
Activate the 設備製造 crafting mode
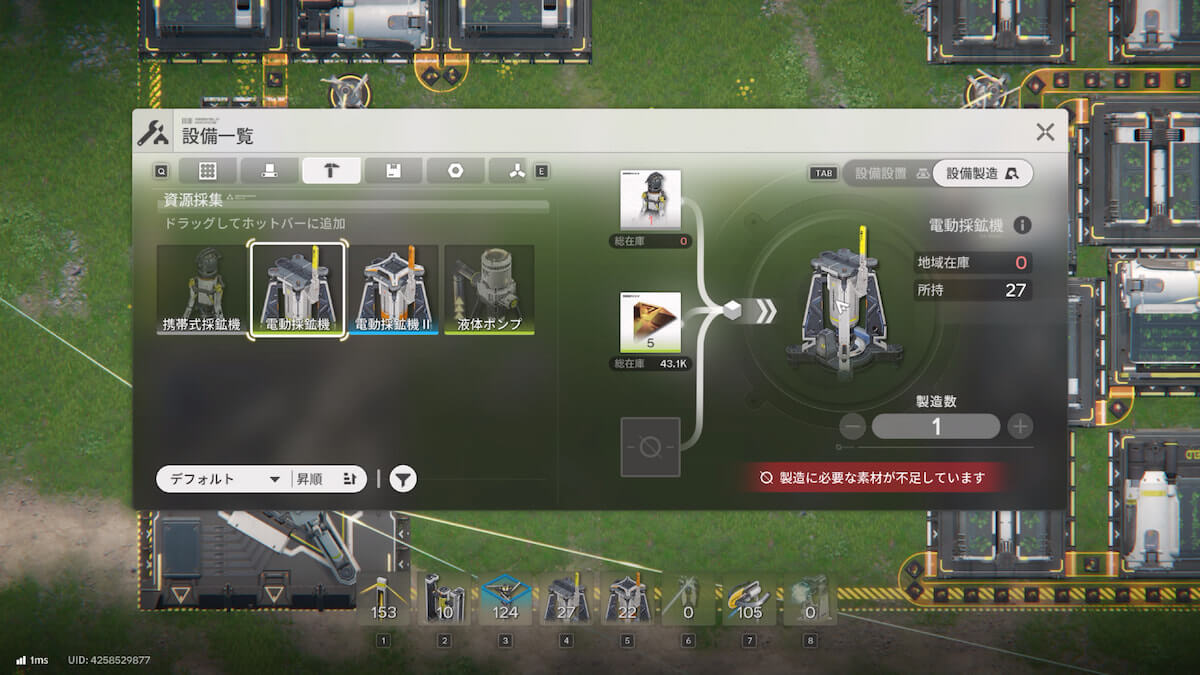982,173
